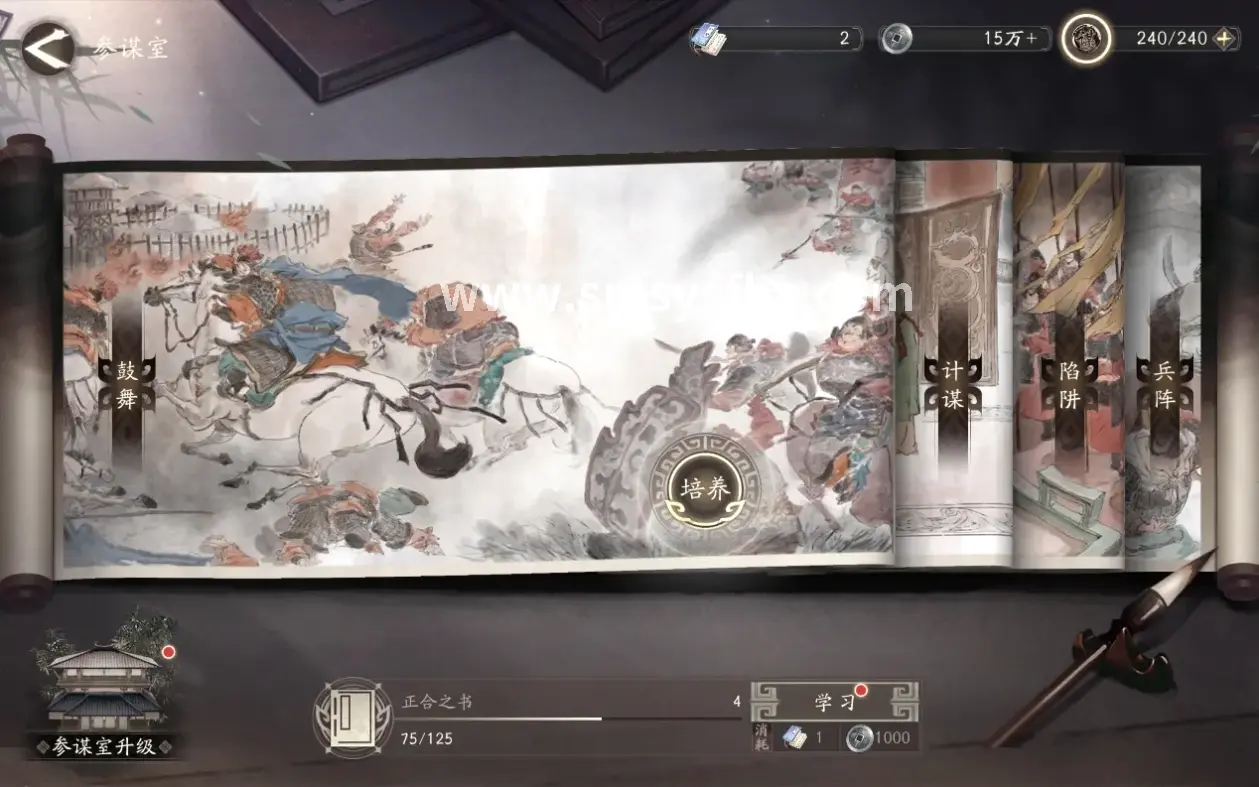Screen dimensions: 1259x787
Task: Add more stamina with the plus button
Action: 1225,39
